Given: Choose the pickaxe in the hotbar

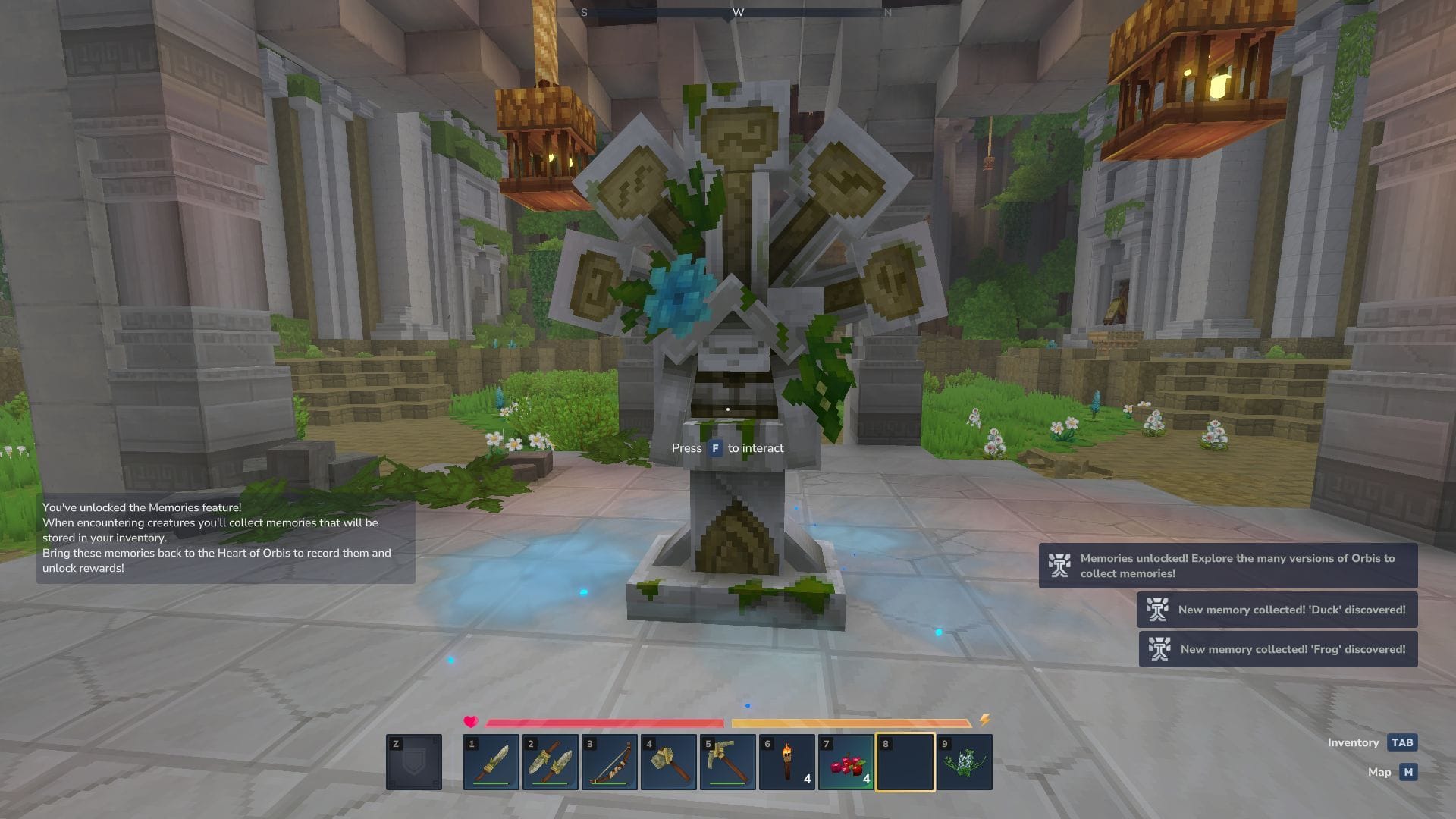Looking at the screenshot, I should pos(728,762).
